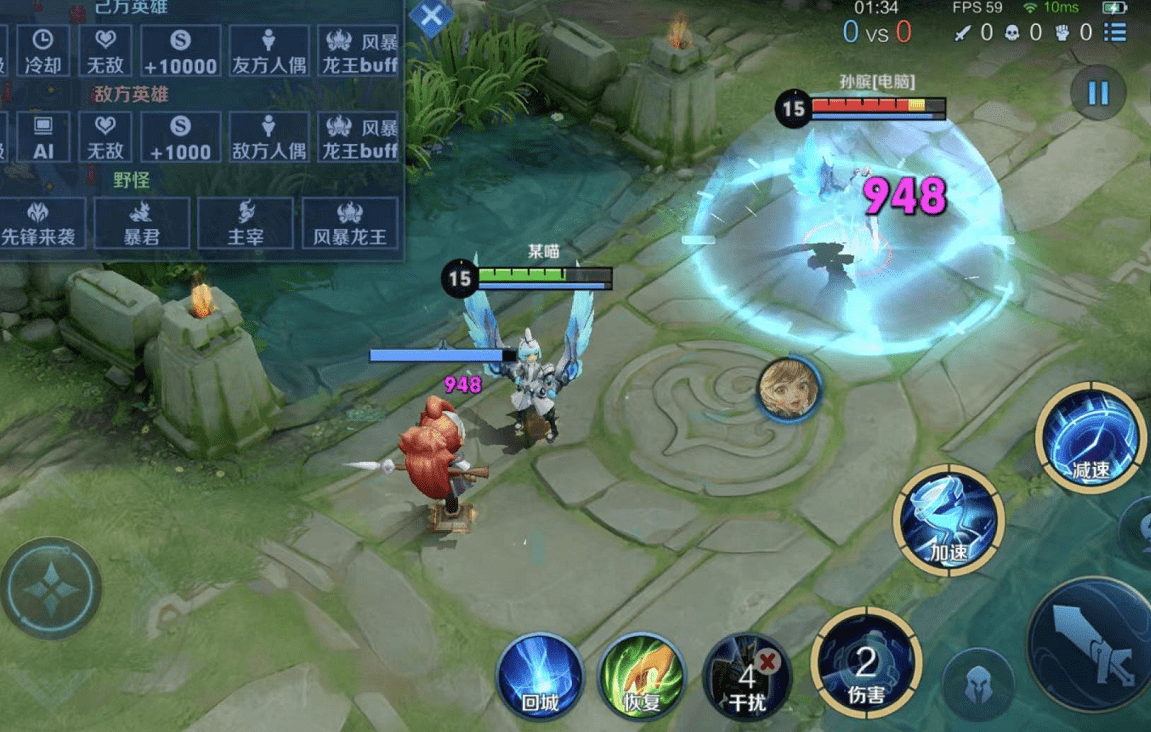
Task: Click the 冷却 cooldown reset button
Action: click(x=44, y=51)
